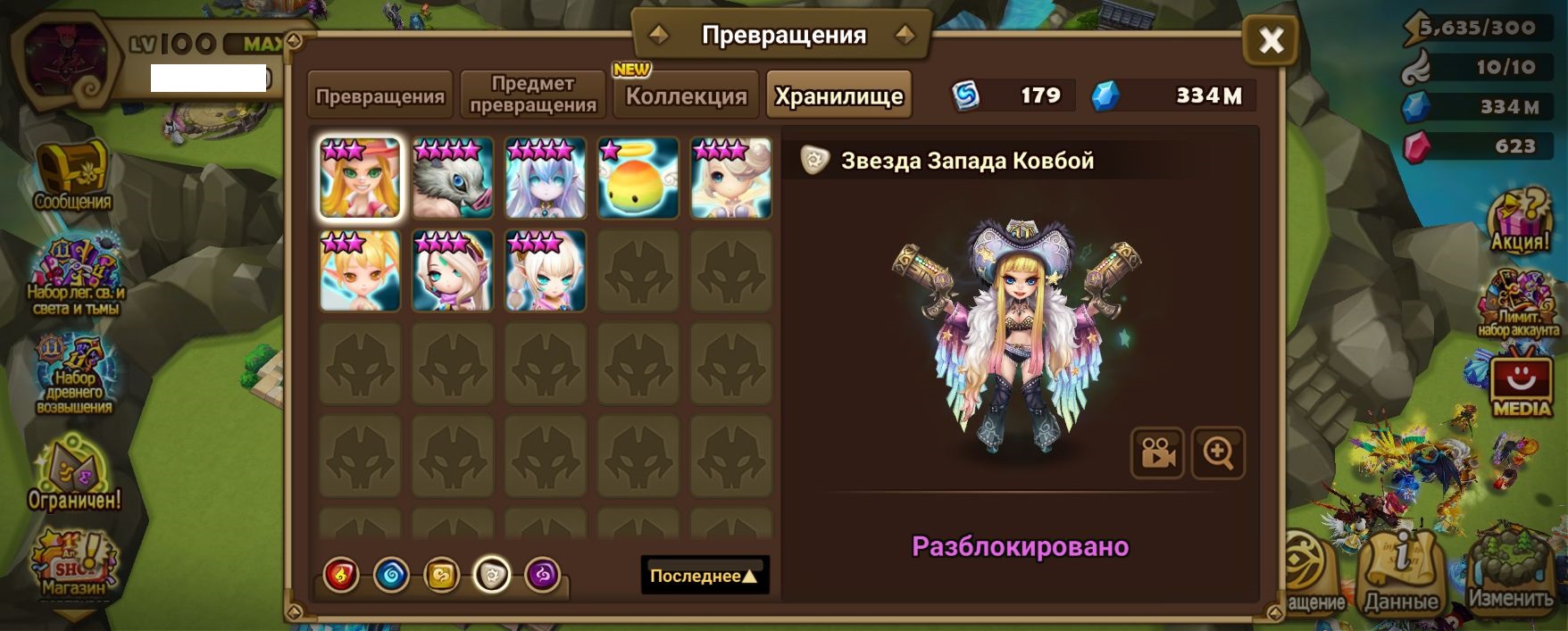The width and height of the screenshot is (1568, 631).
Task: Open the Акция! promotion icon
Action: click(1520, 220)
